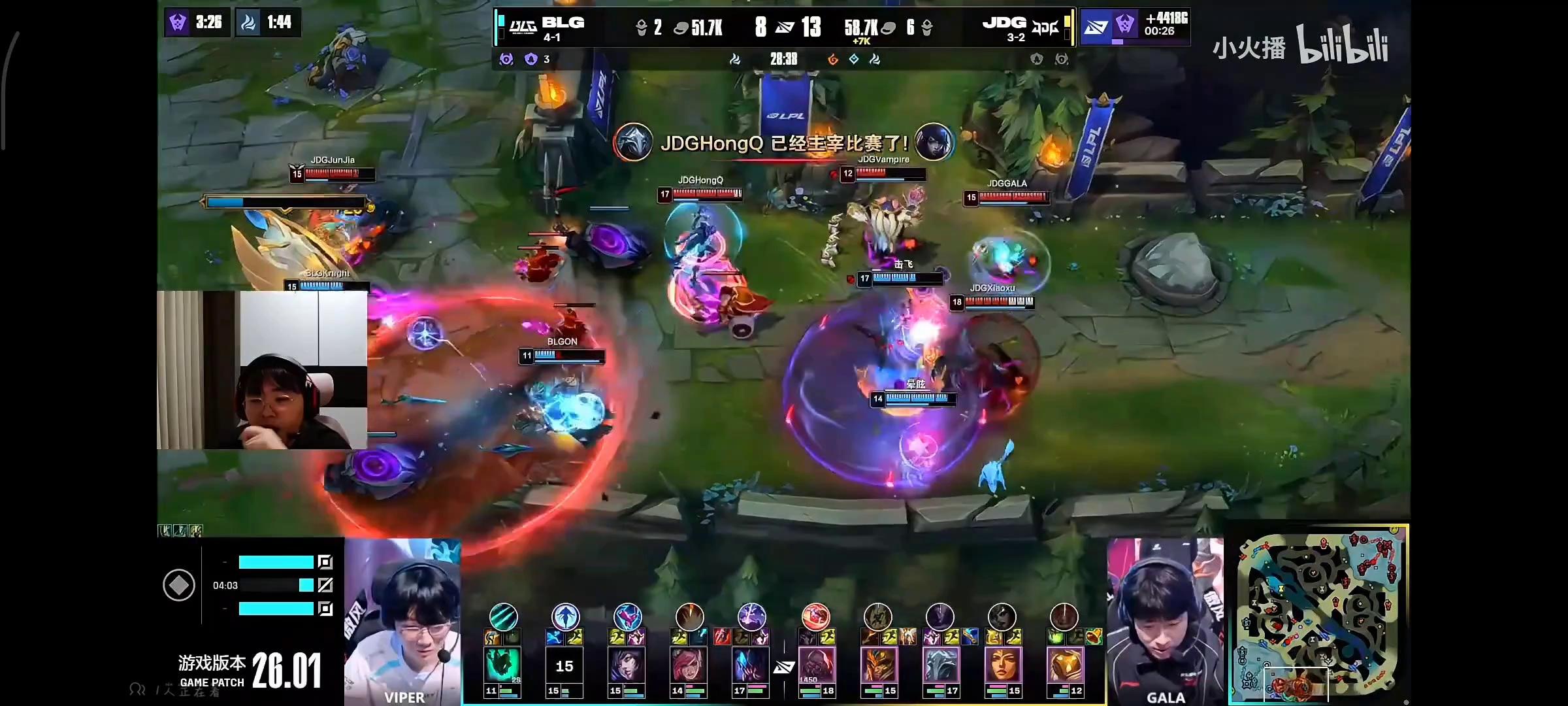Image resolution: width=1568 pixels, height=706 pixels.
Task: Click the streamer webcam overlay
Action: 262,370
